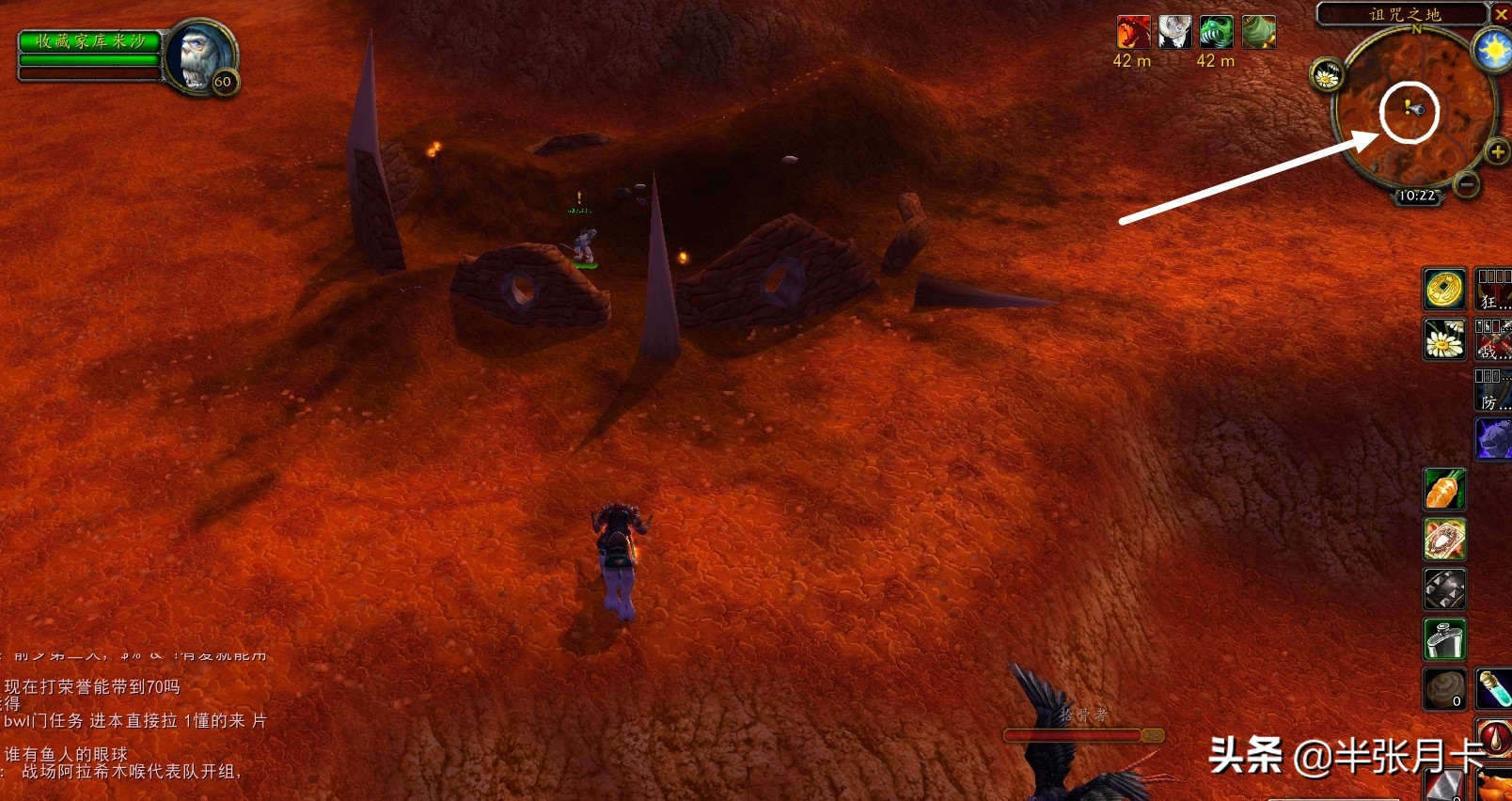Close the minimap with the X button
The image size is (1512, 801).
pyautogui.click(x=1502, y=14)
